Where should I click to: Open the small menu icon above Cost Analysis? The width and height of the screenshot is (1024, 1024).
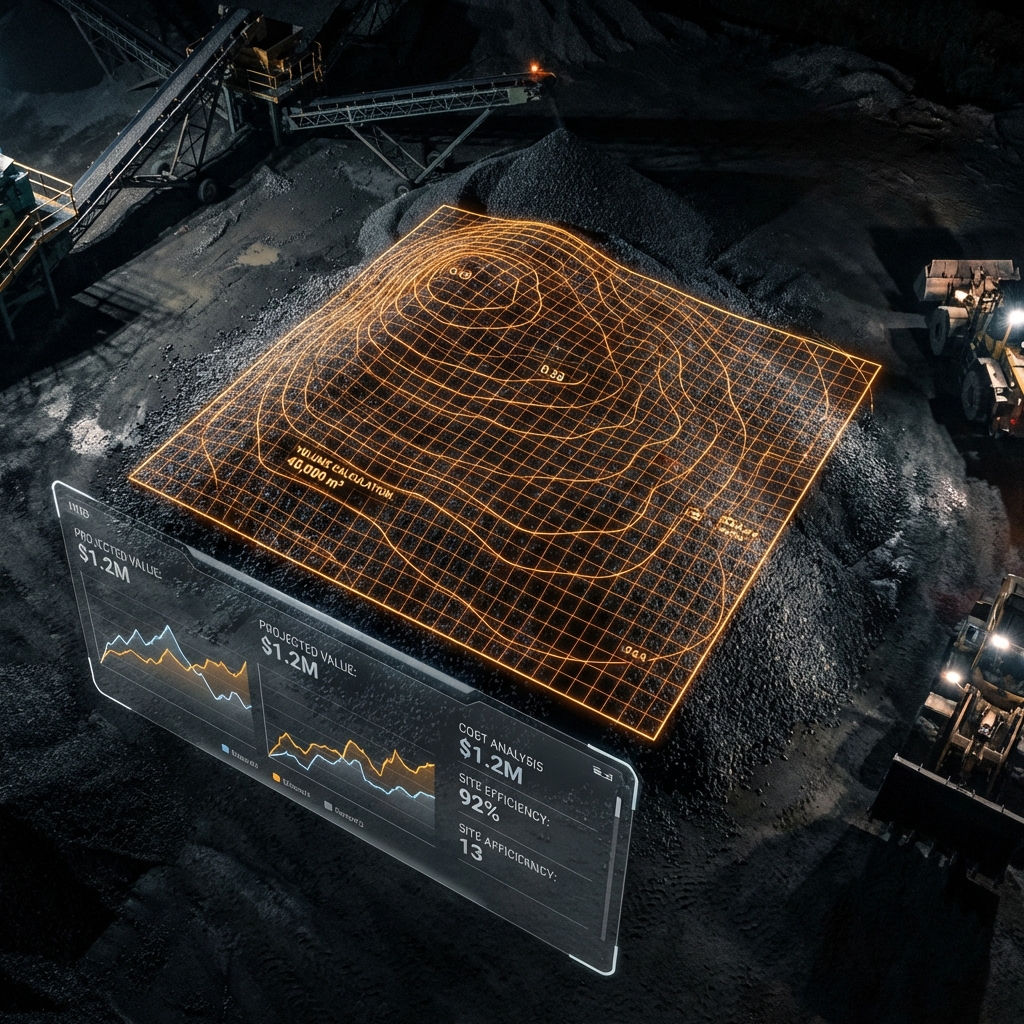pyautogui.click(x=602, y=771)
